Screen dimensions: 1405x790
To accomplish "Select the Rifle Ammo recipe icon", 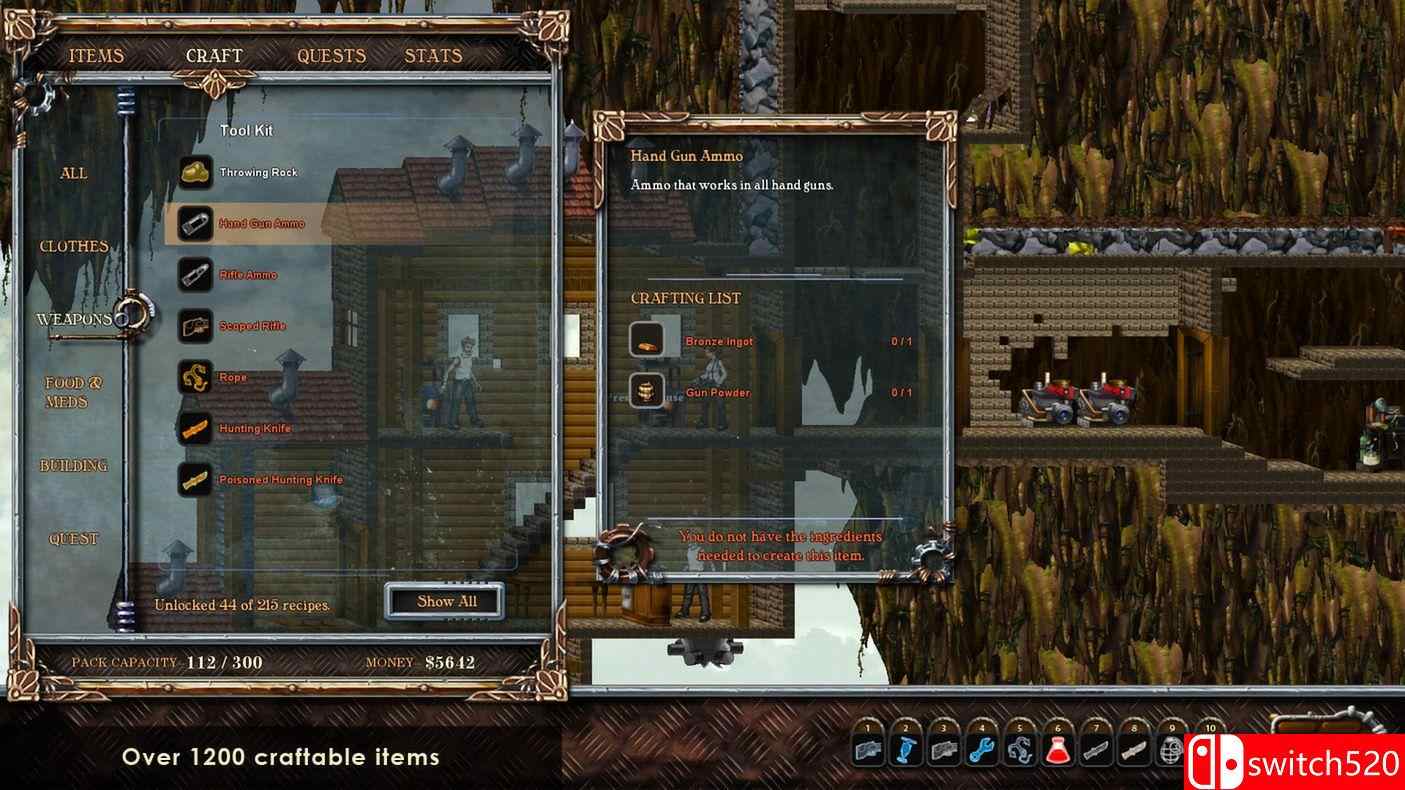I will [x=197, y=274].
